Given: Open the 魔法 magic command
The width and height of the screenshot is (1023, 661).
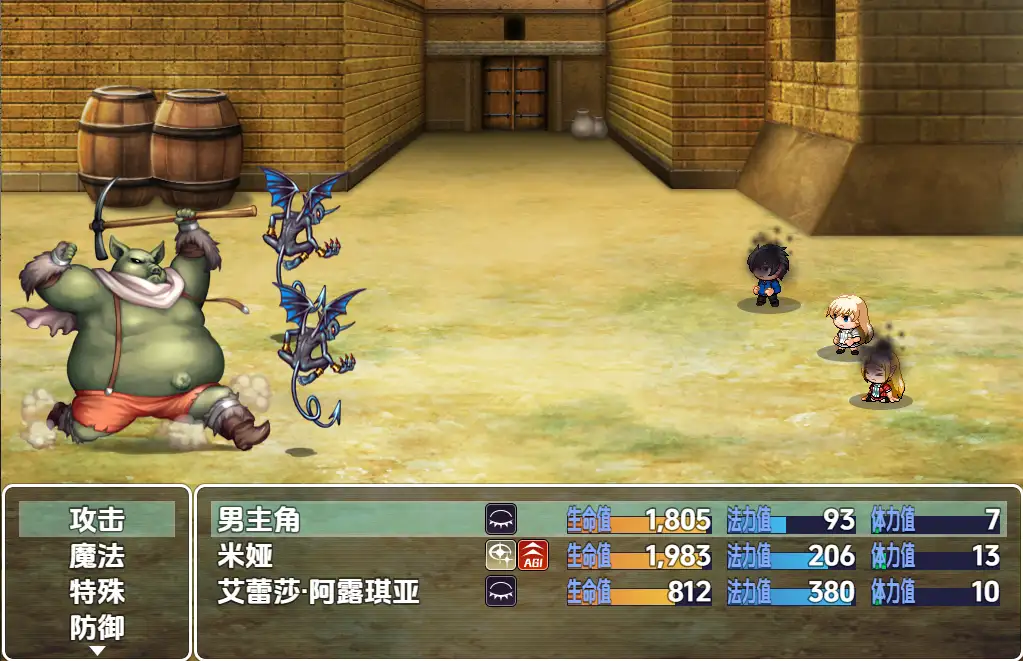Looking at the screenshot, I should (97, 555).
